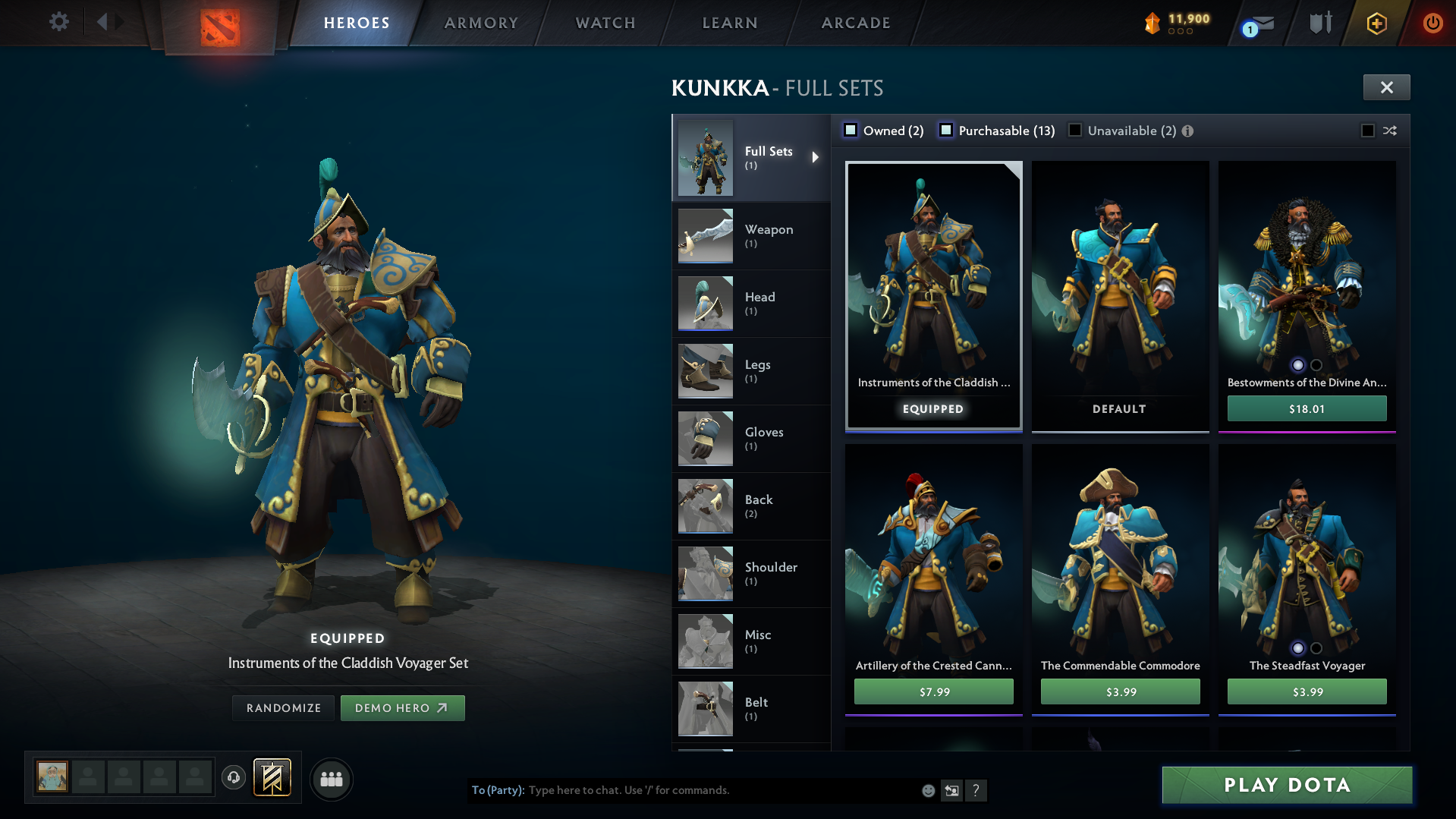
Task: Click the guild banner icon near party slots
Action: tap(270, 778)
